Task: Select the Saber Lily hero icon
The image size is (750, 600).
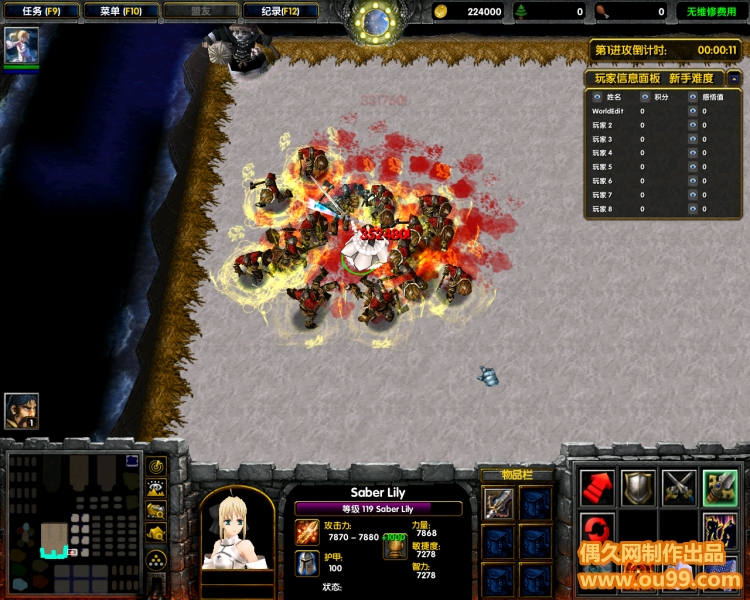Action: (x=21, y=45)
